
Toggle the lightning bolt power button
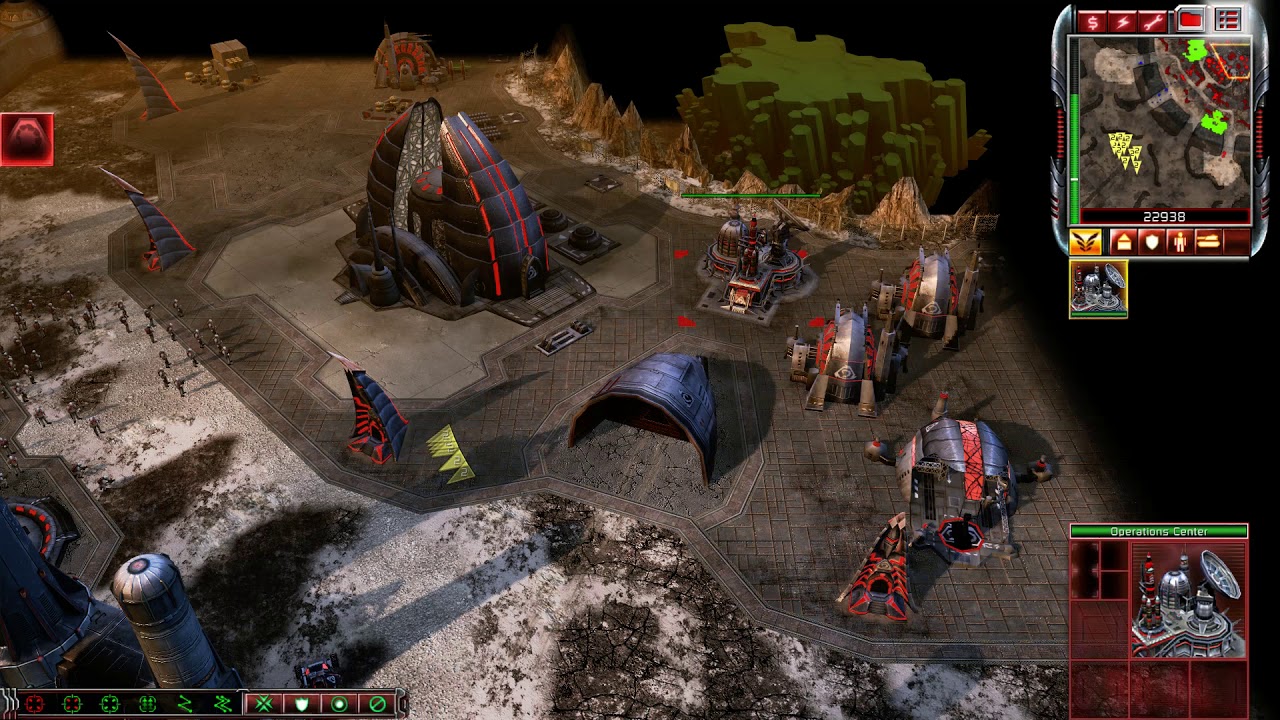(1123, 21)
